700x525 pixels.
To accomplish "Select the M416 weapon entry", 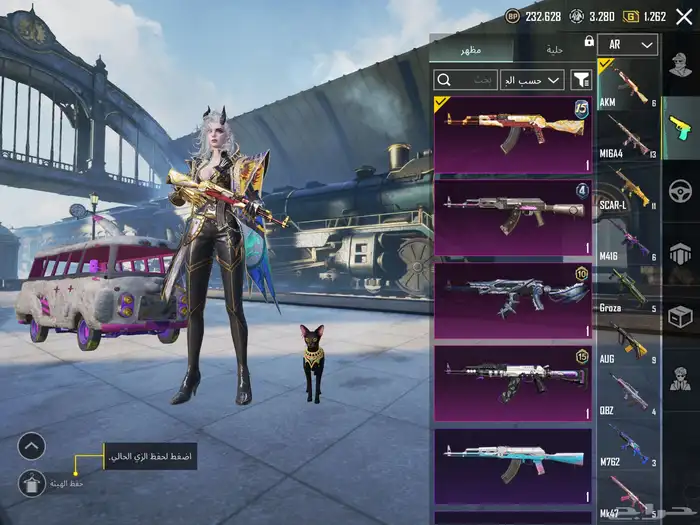I will pos(629,239).
